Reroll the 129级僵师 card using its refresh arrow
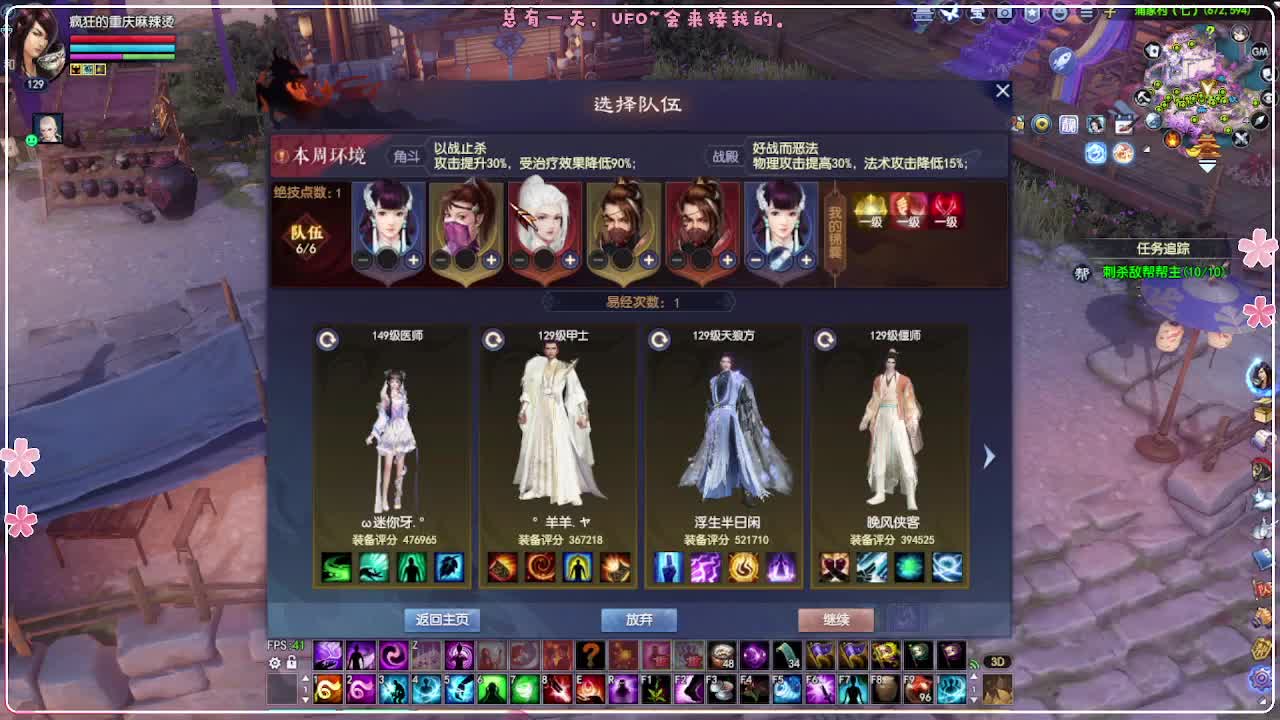This screenshot has height=720, width=1280. (x=827, y=338)
